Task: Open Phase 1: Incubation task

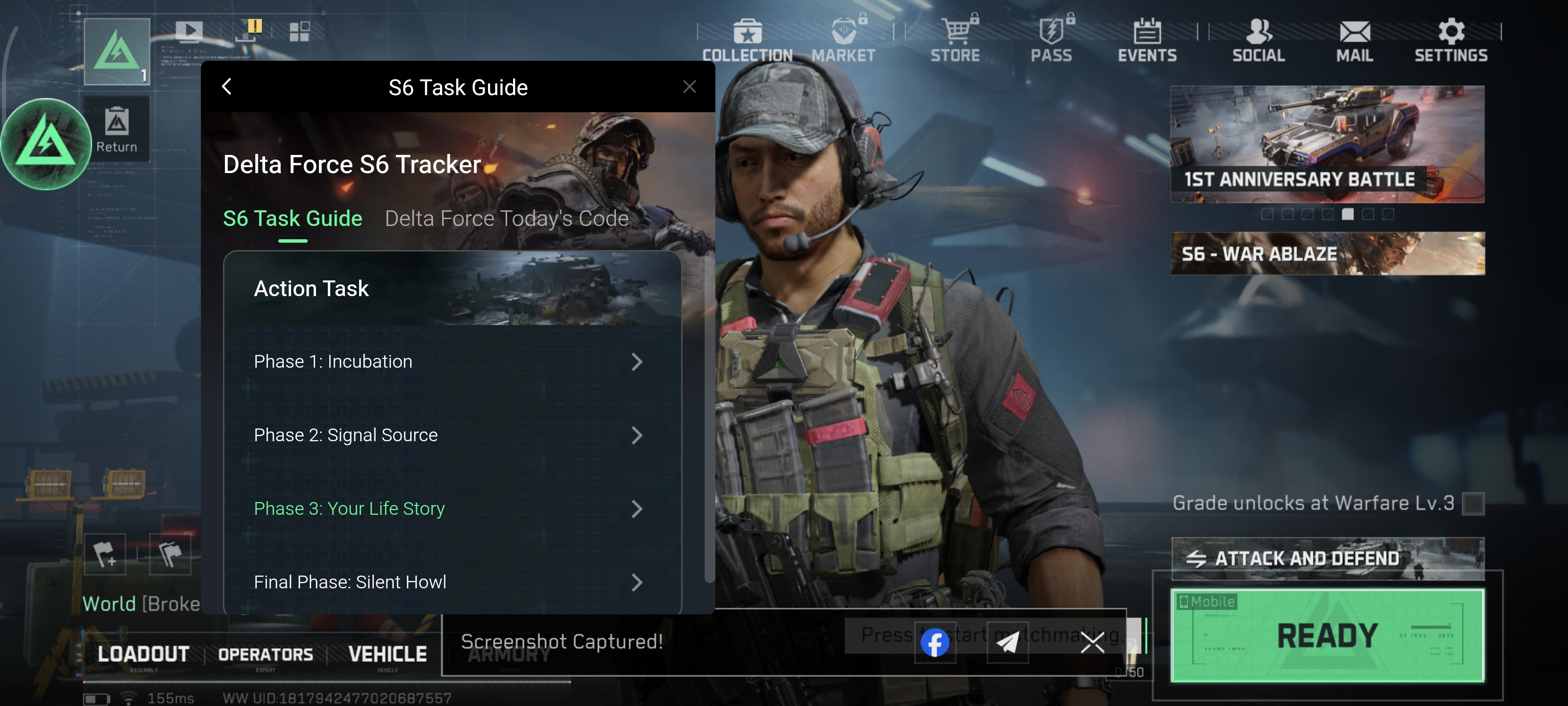Action: (x=448, y=362)
